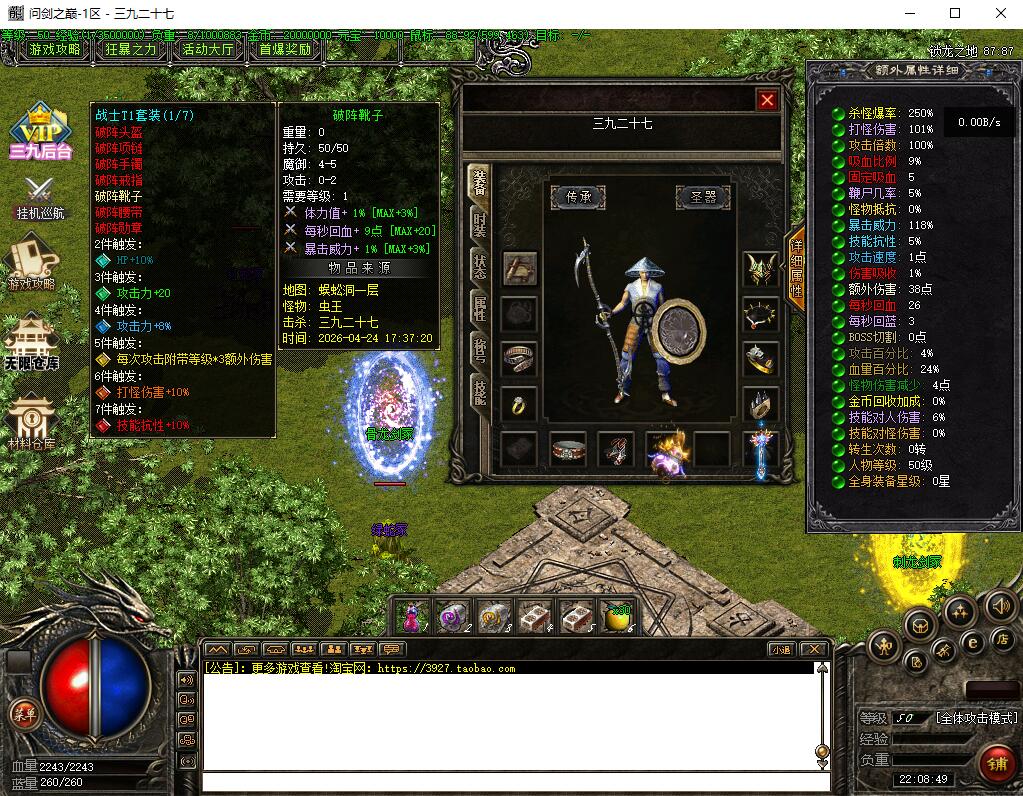1023x796 pixels.
Task: Click the VIP 三九后台 icon
Action: 40,131
